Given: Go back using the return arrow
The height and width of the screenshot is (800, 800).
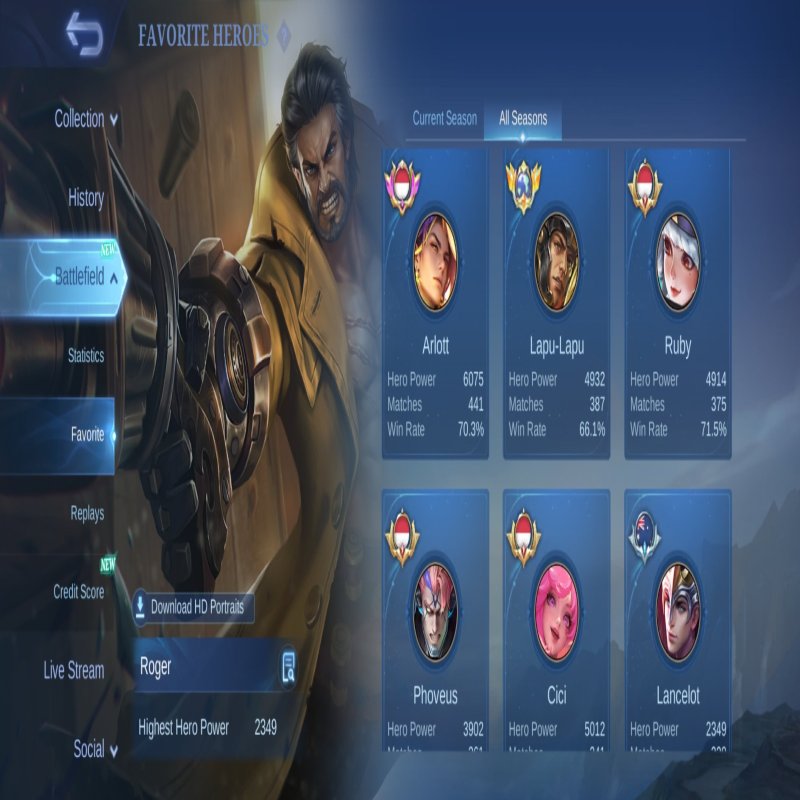Looking at the screenshot, I should pos(84,35).
